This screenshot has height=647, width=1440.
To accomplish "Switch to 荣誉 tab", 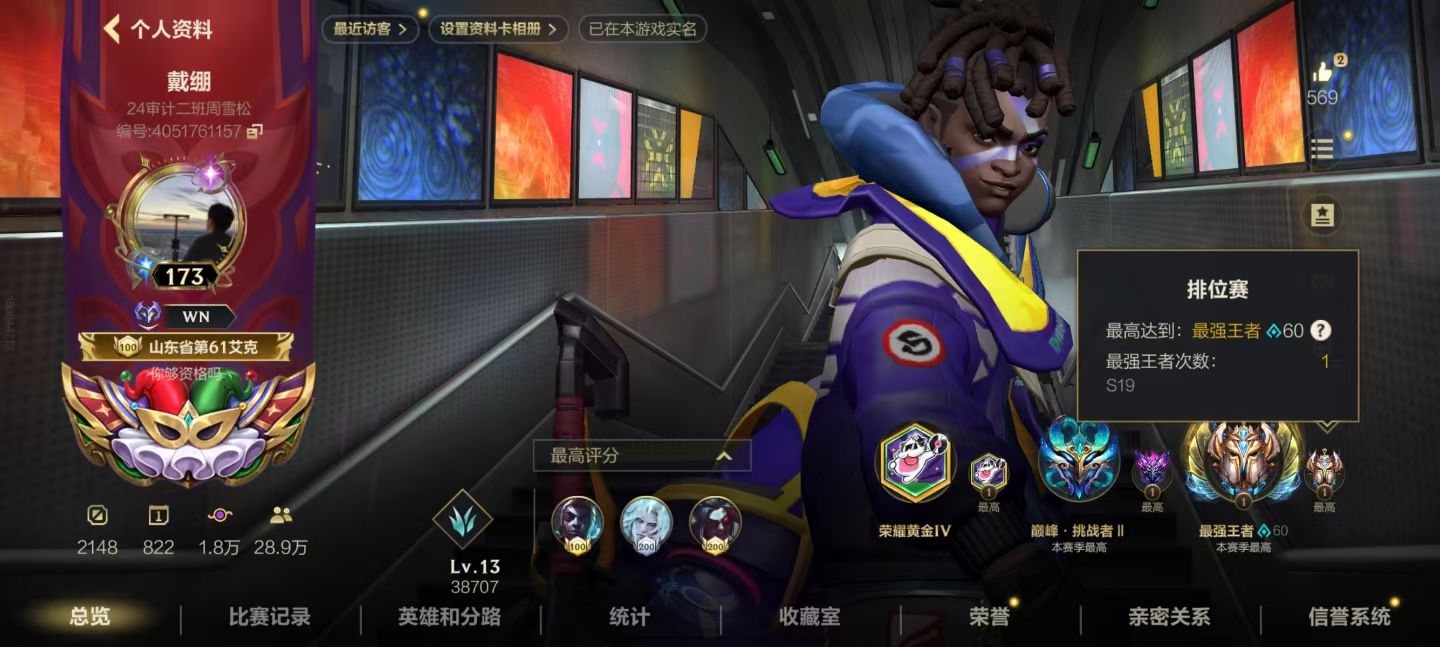I will 989,617.
